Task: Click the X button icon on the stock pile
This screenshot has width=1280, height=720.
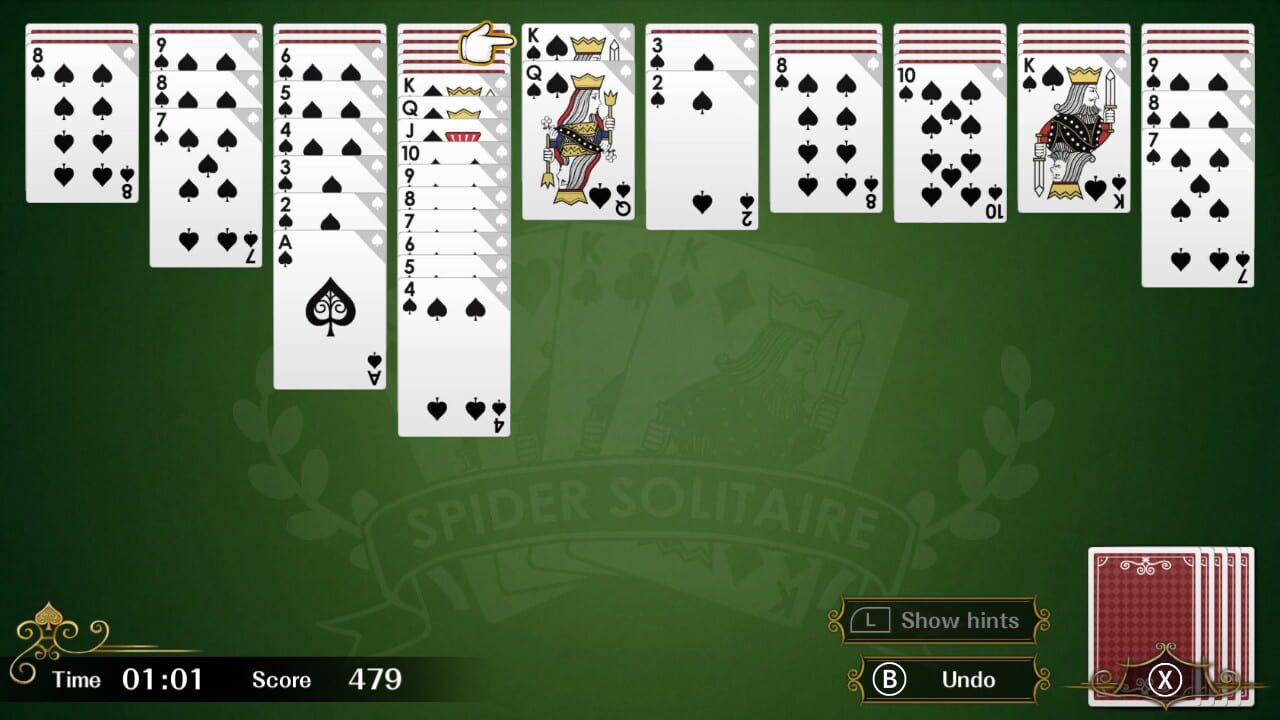Action: point(1166,679)
